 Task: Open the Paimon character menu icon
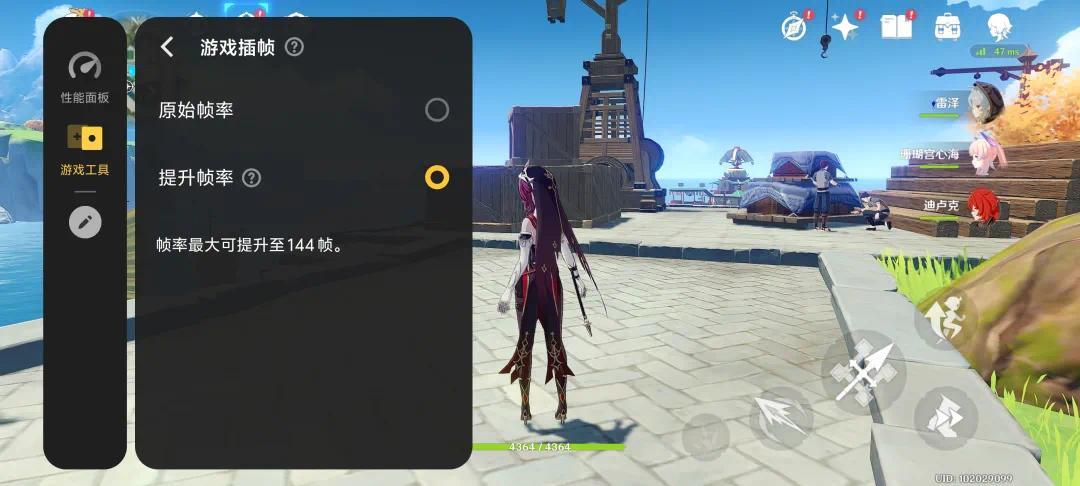point(998,27)
